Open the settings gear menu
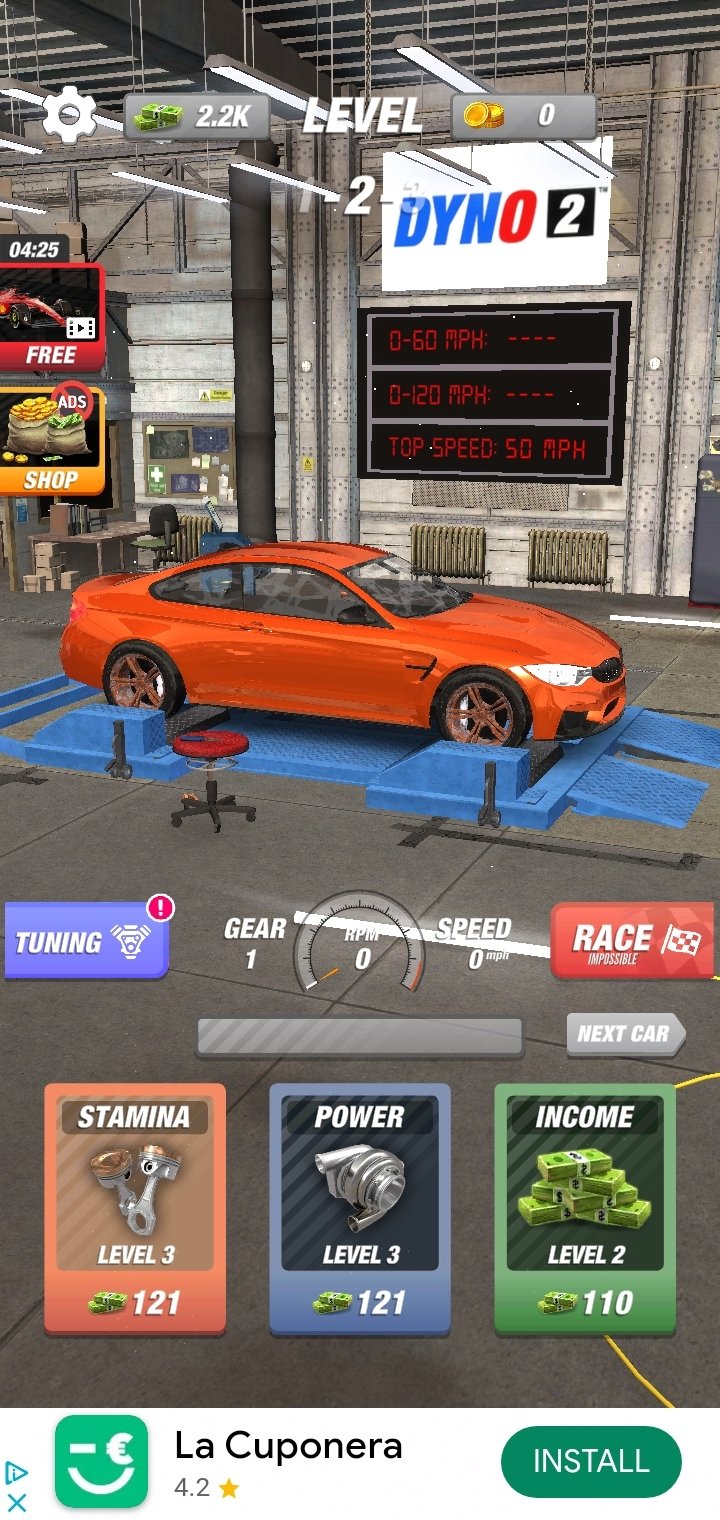720x1520 pixels. click(69, 117)
